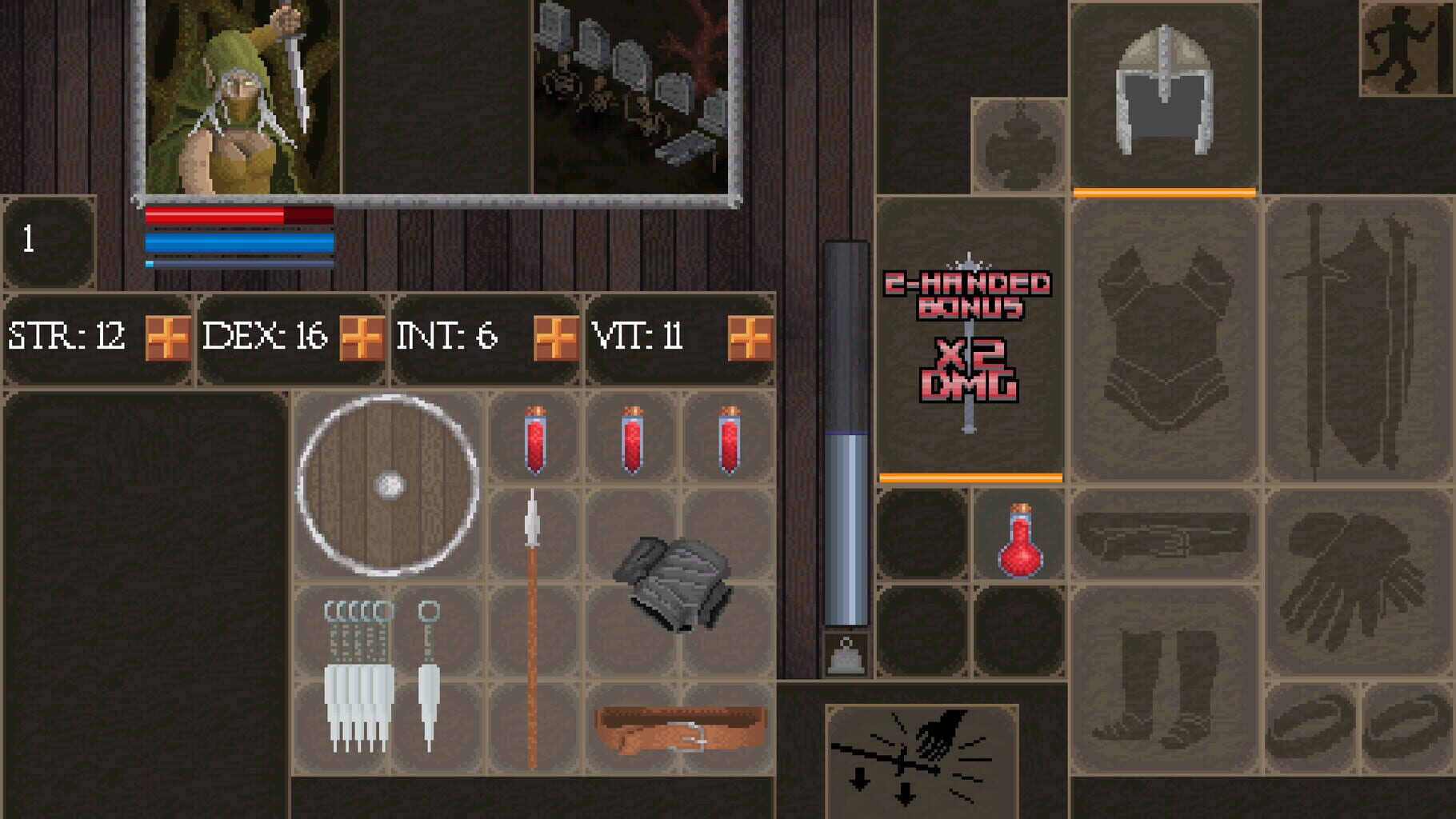Select the round wooden shield in the inventory

388,484
